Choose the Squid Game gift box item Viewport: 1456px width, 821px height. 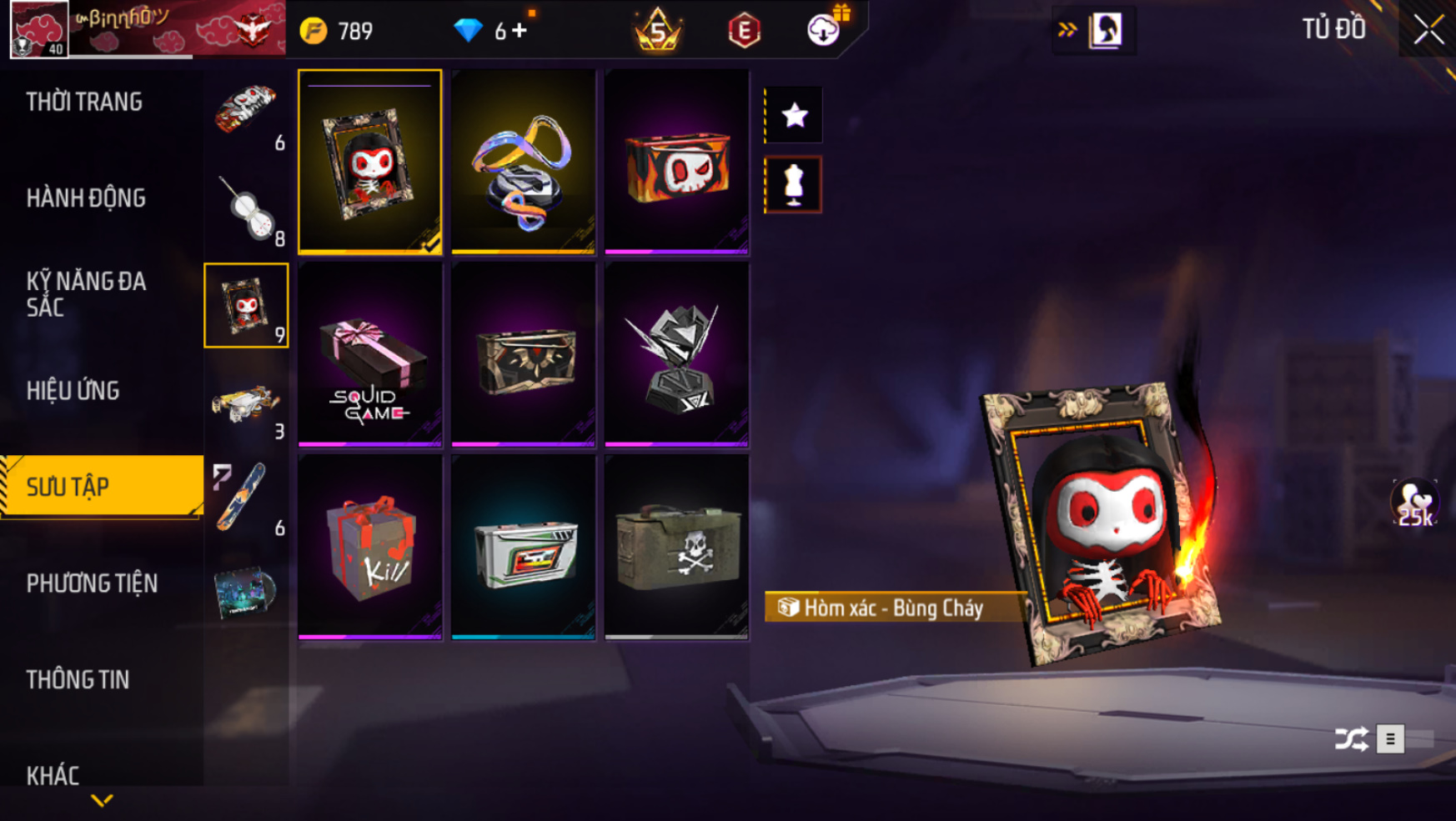[x=369, y=356]
